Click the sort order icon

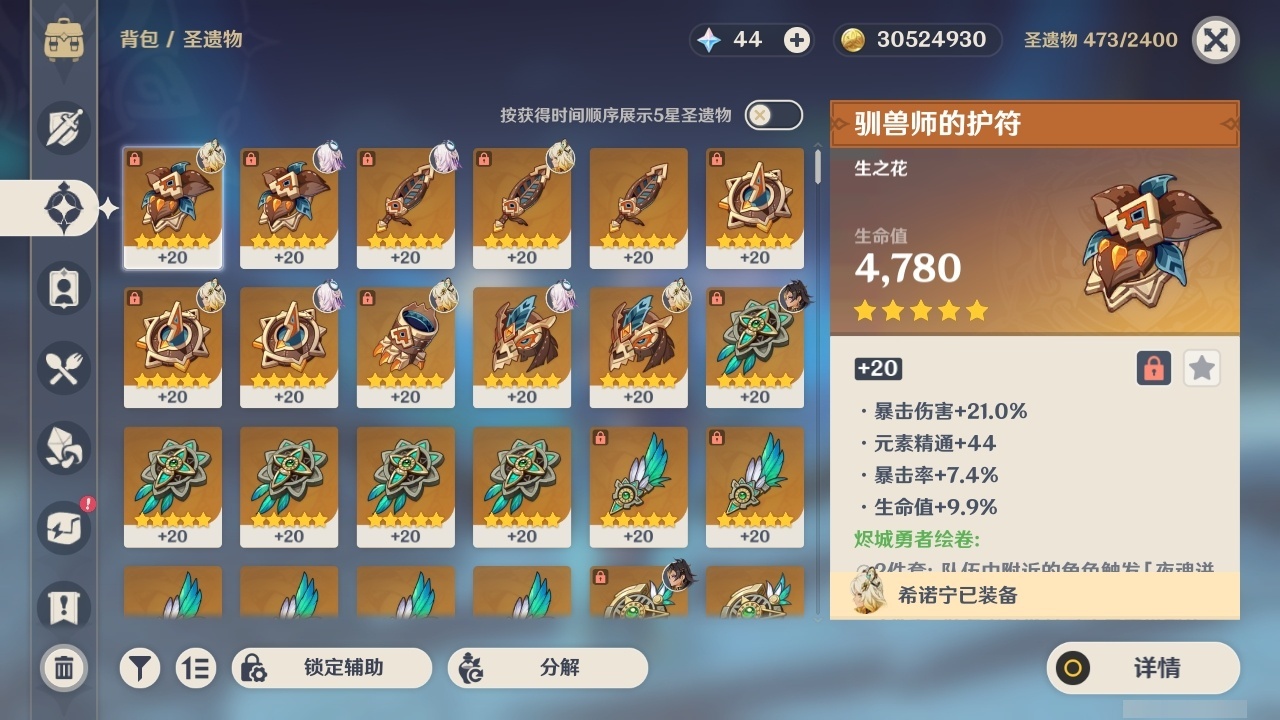[x=197, y=668]
